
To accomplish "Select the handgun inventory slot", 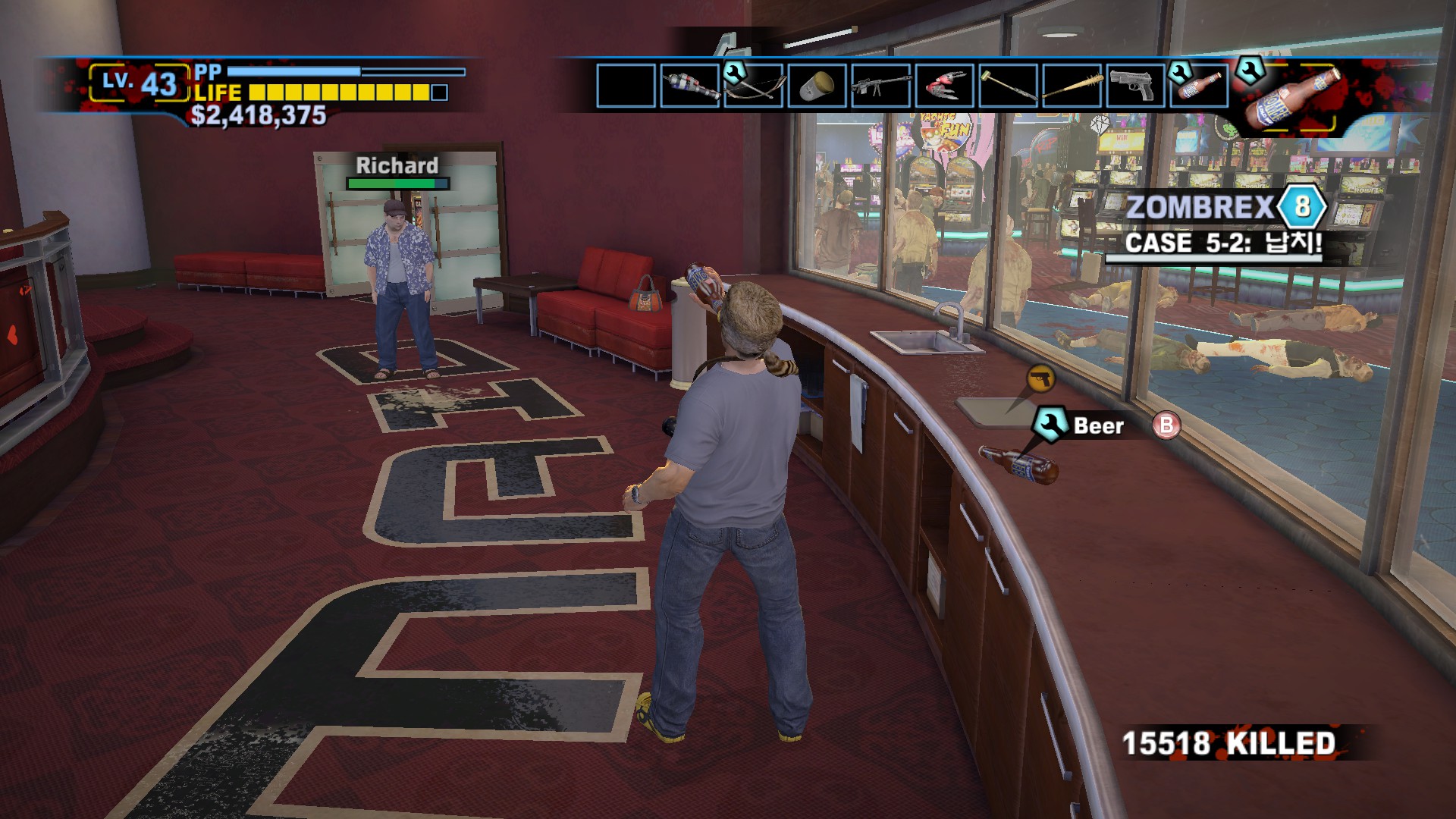I will 1136,86.
